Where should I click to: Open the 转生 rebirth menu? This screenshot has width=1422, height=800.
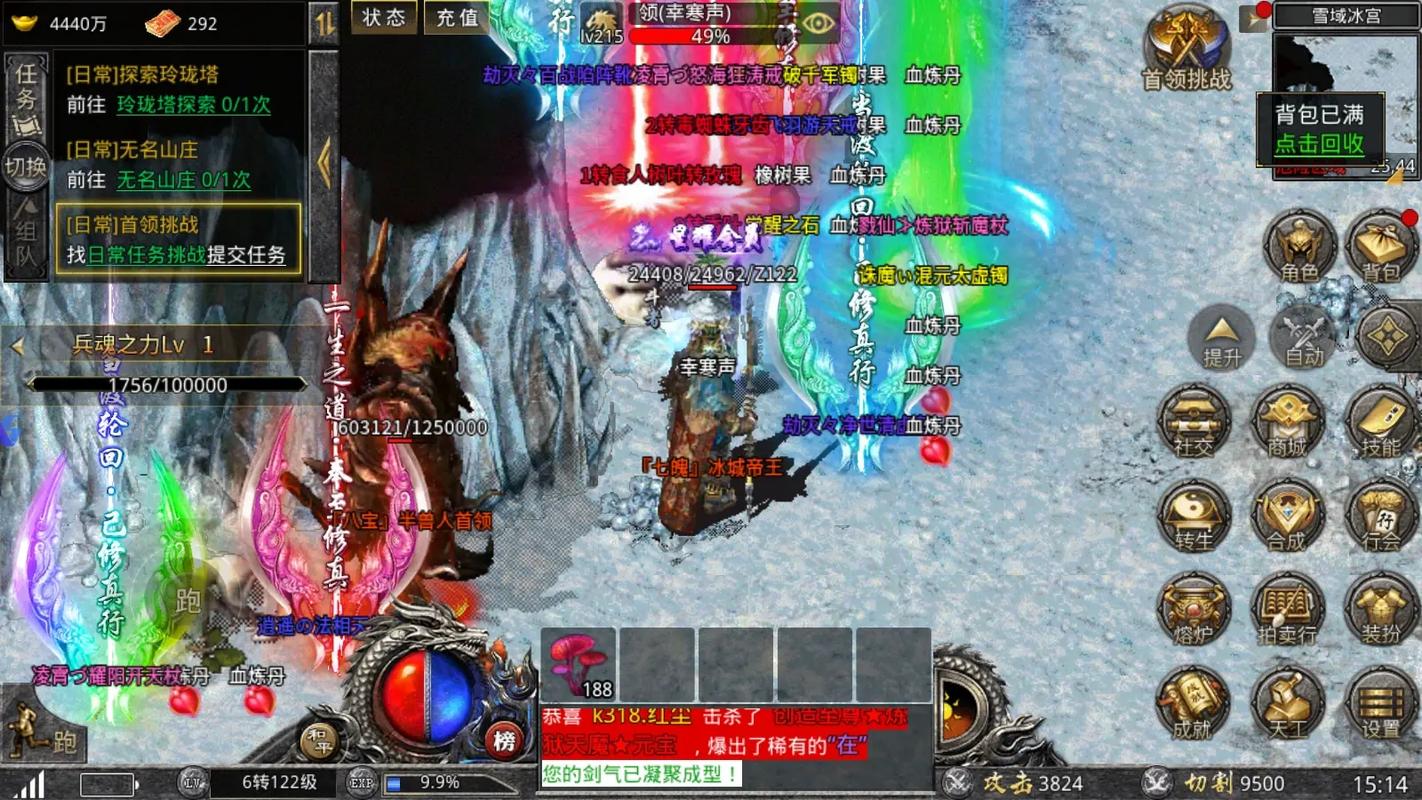[1194, 516]
